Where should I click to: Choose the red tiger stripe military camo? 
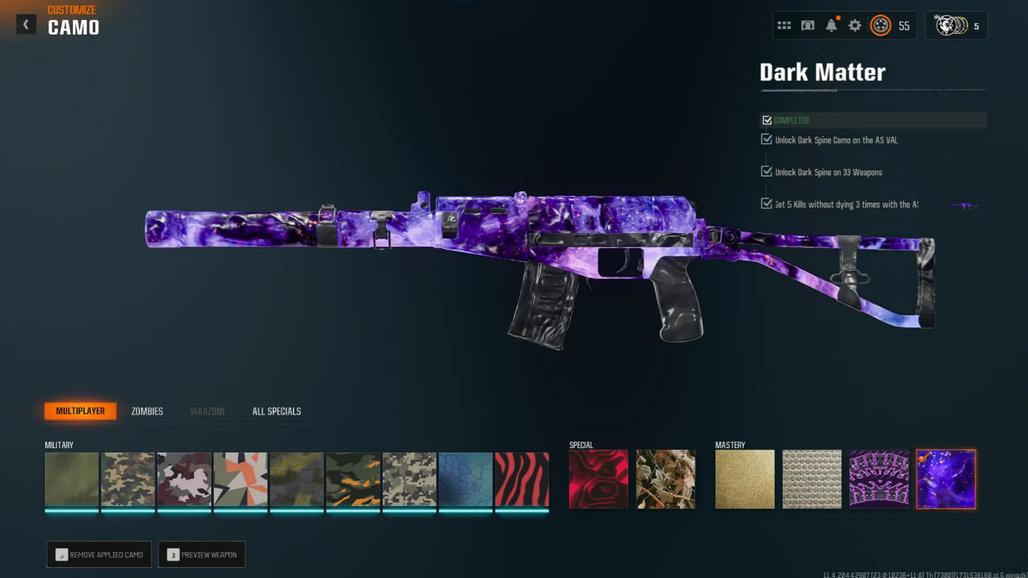coord(522,479)
